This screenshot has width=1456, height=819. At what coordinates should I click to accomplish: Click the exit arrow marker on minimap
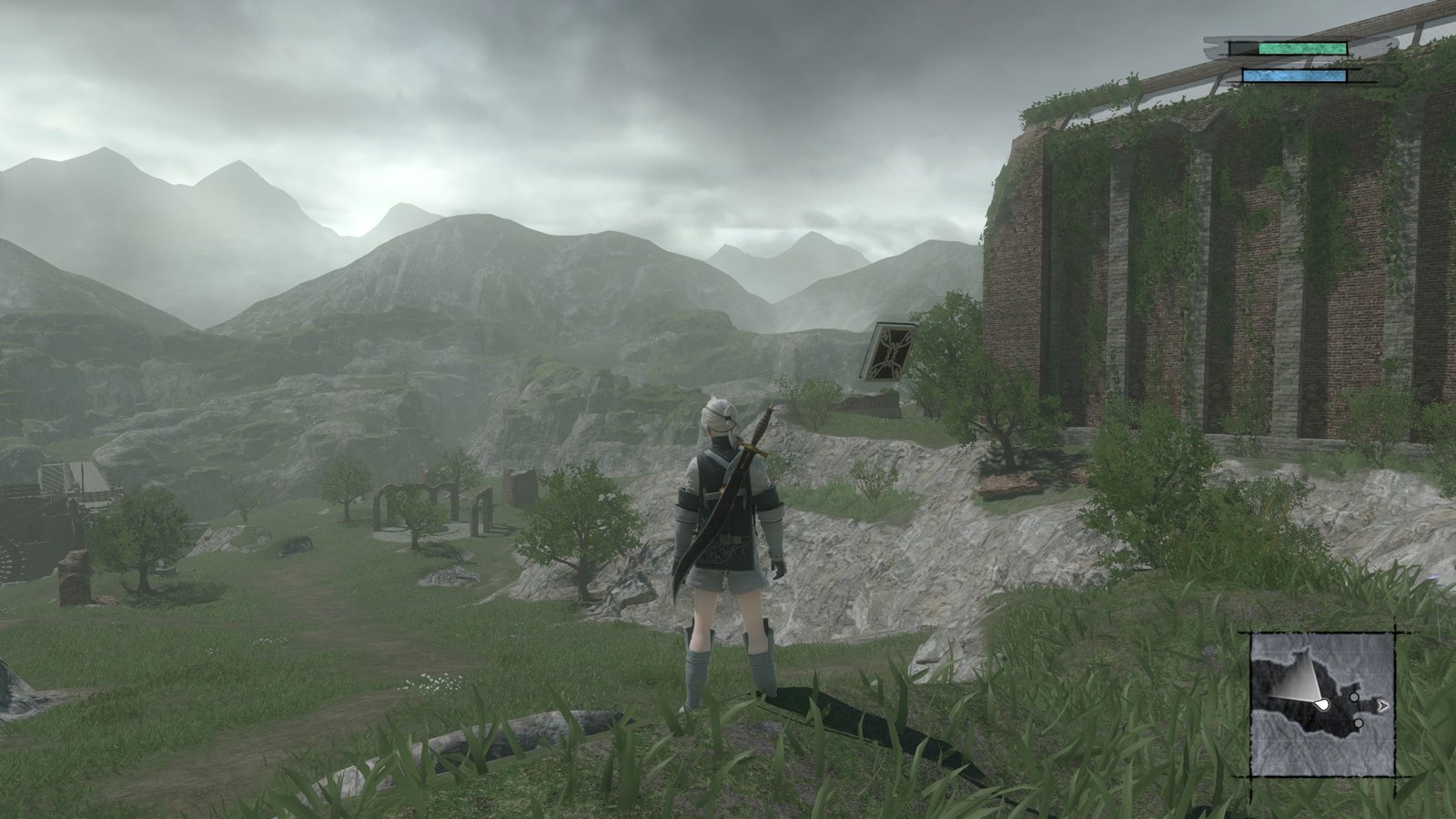[1383, 703]
